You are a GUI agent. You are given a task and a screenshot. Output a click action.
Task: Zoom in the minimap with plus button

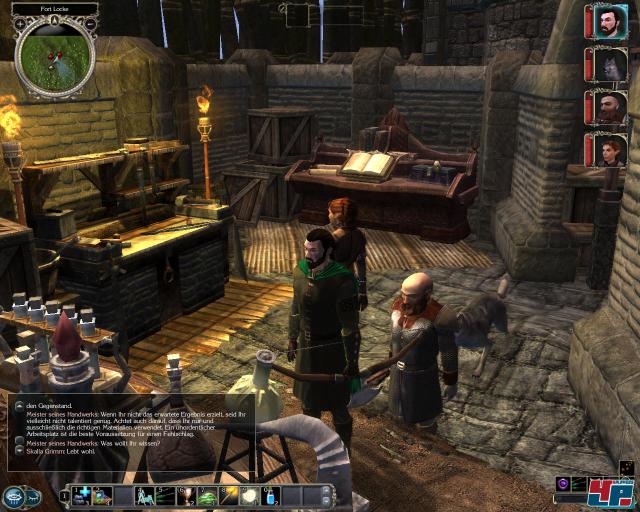[x=20, y=23]
